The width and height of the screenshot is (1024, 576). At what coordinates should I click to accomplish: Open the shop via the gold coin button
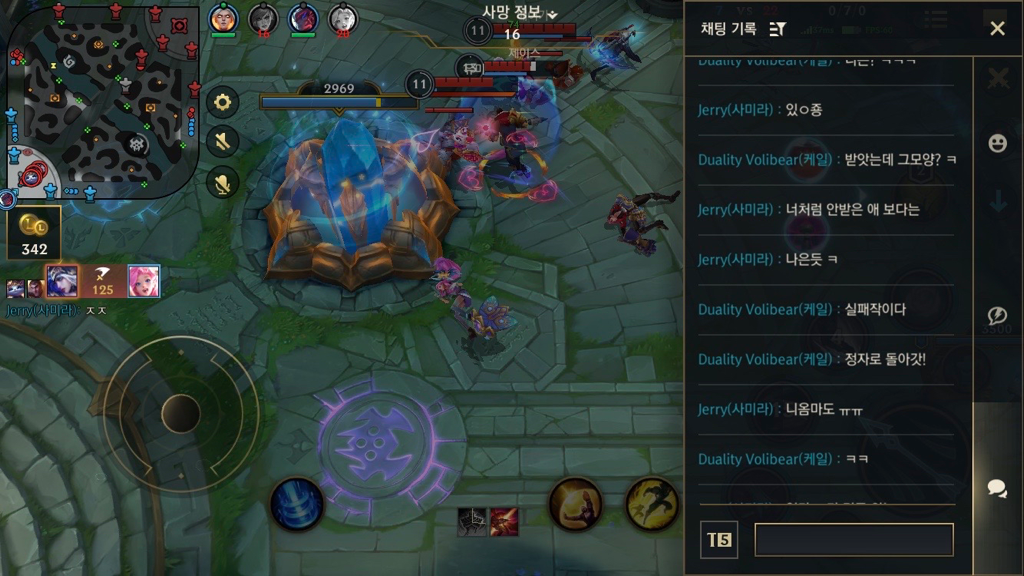pos(34,229)
